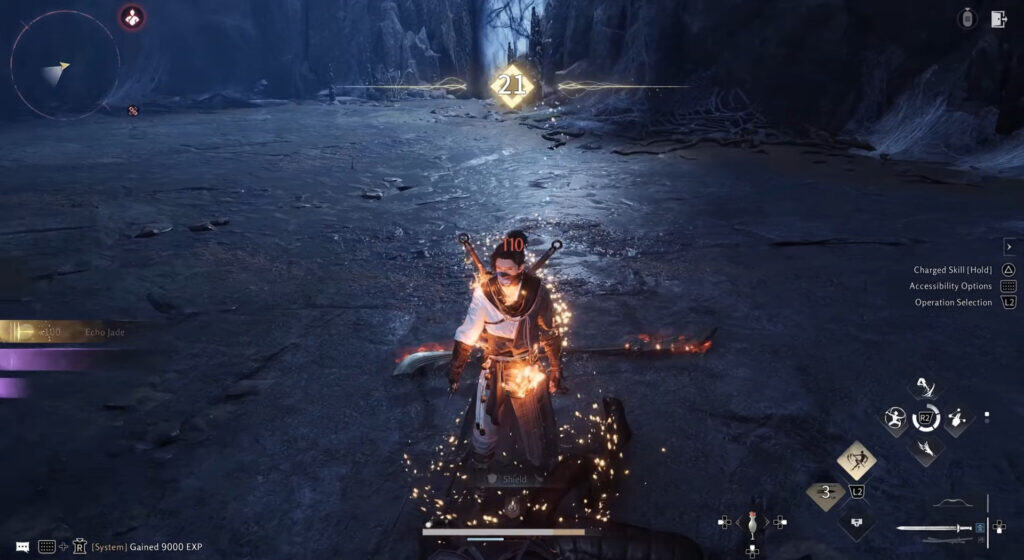Select the golden dash skill diamond
Viewport: 1024px width, 560px height.
[x=856, y=460]
